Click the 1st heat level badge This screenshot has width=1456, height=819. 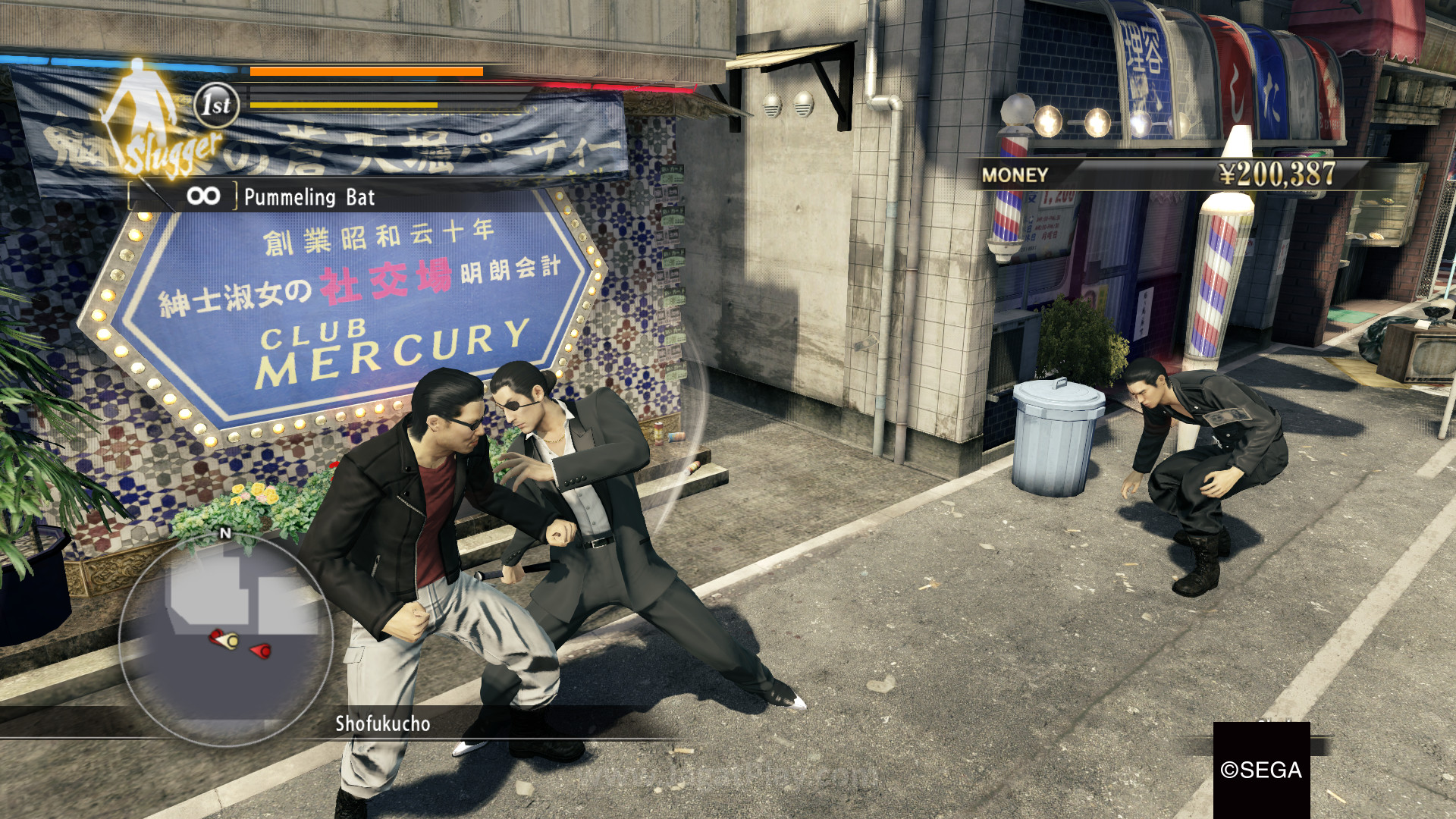pos(217,105)
